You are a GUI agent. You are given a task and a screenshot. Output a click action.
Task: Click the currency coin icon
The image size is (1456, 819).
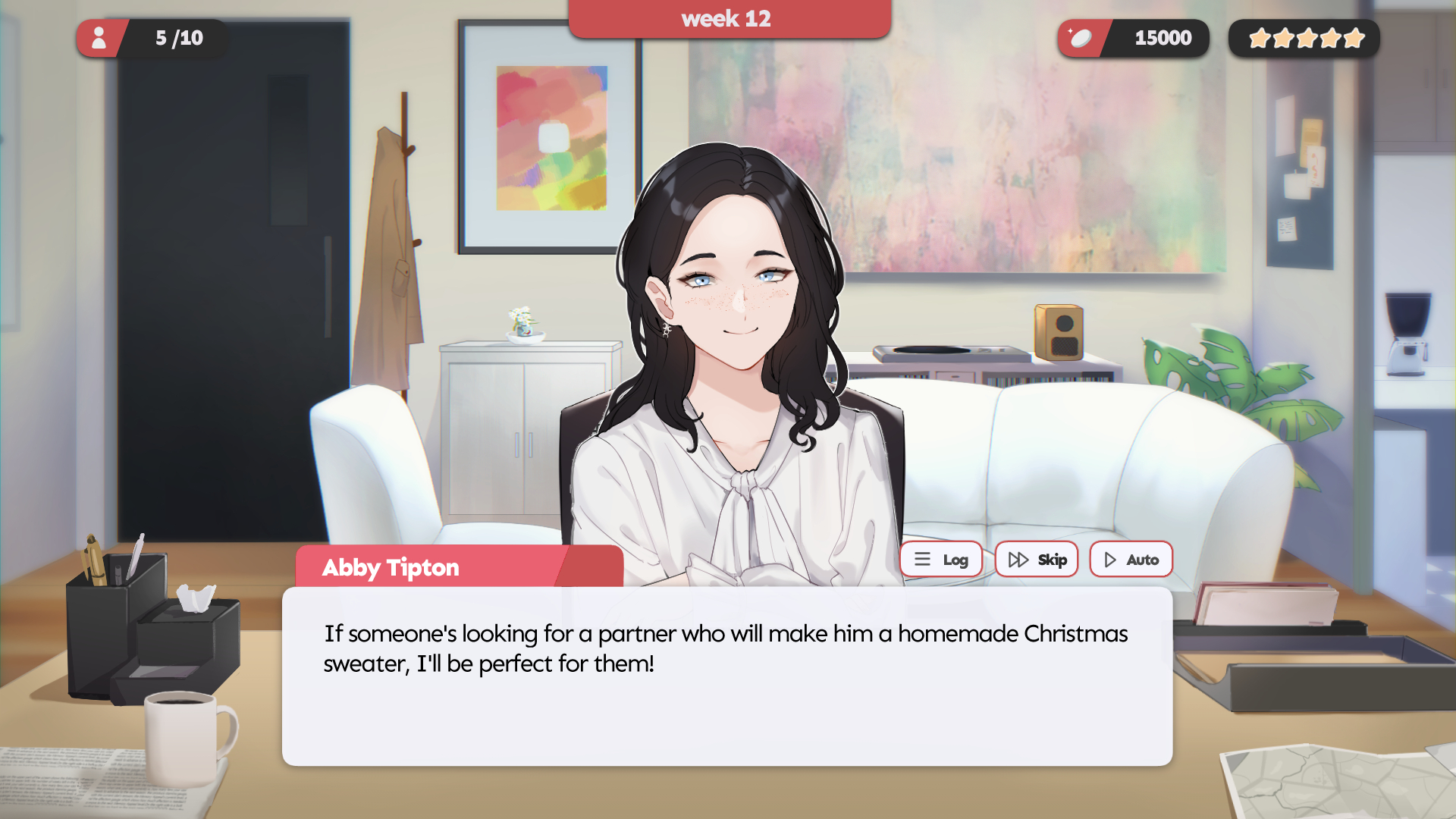point(1081,39)
